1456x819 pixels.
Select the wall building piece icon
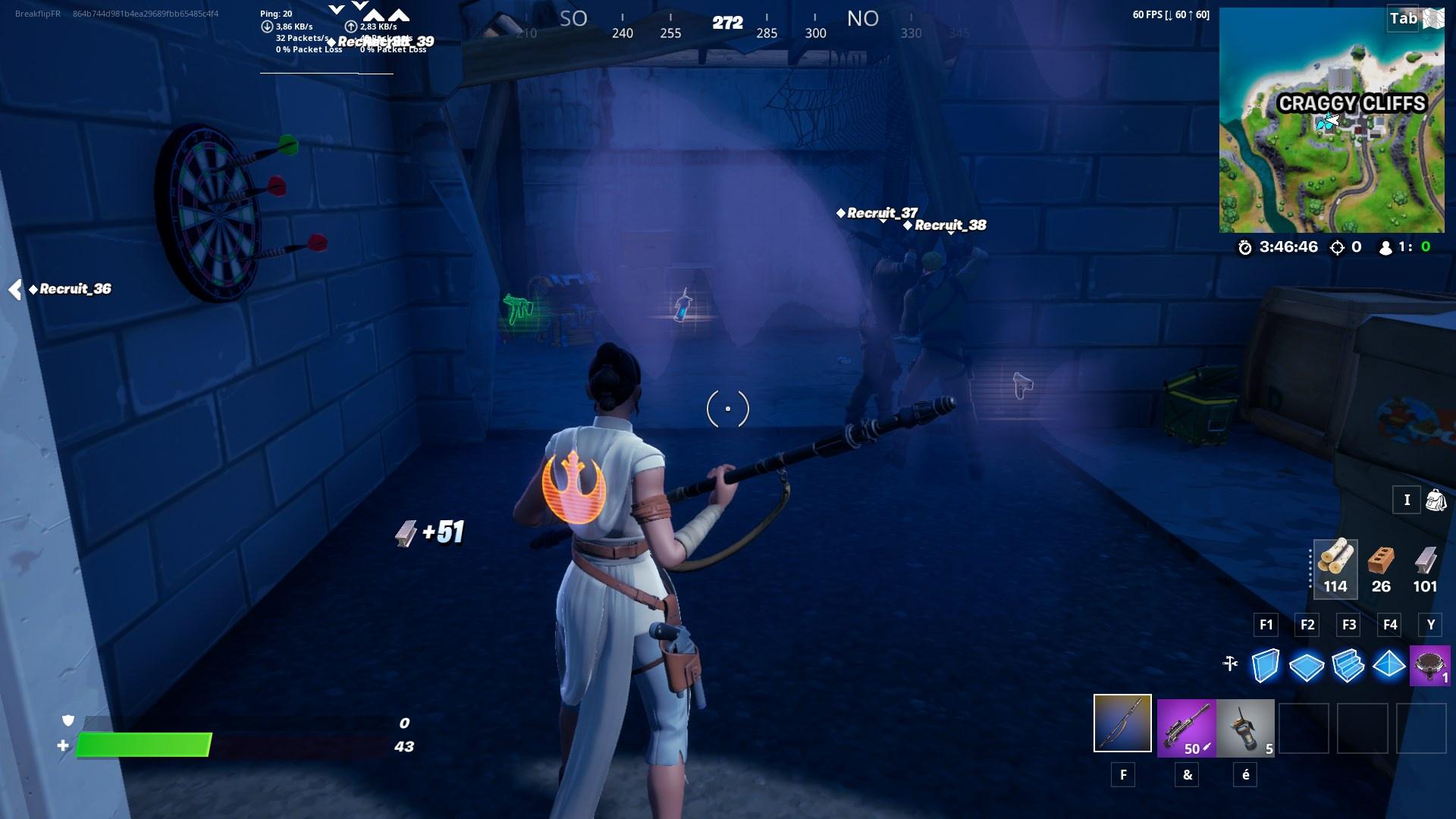pos(1265,664)
